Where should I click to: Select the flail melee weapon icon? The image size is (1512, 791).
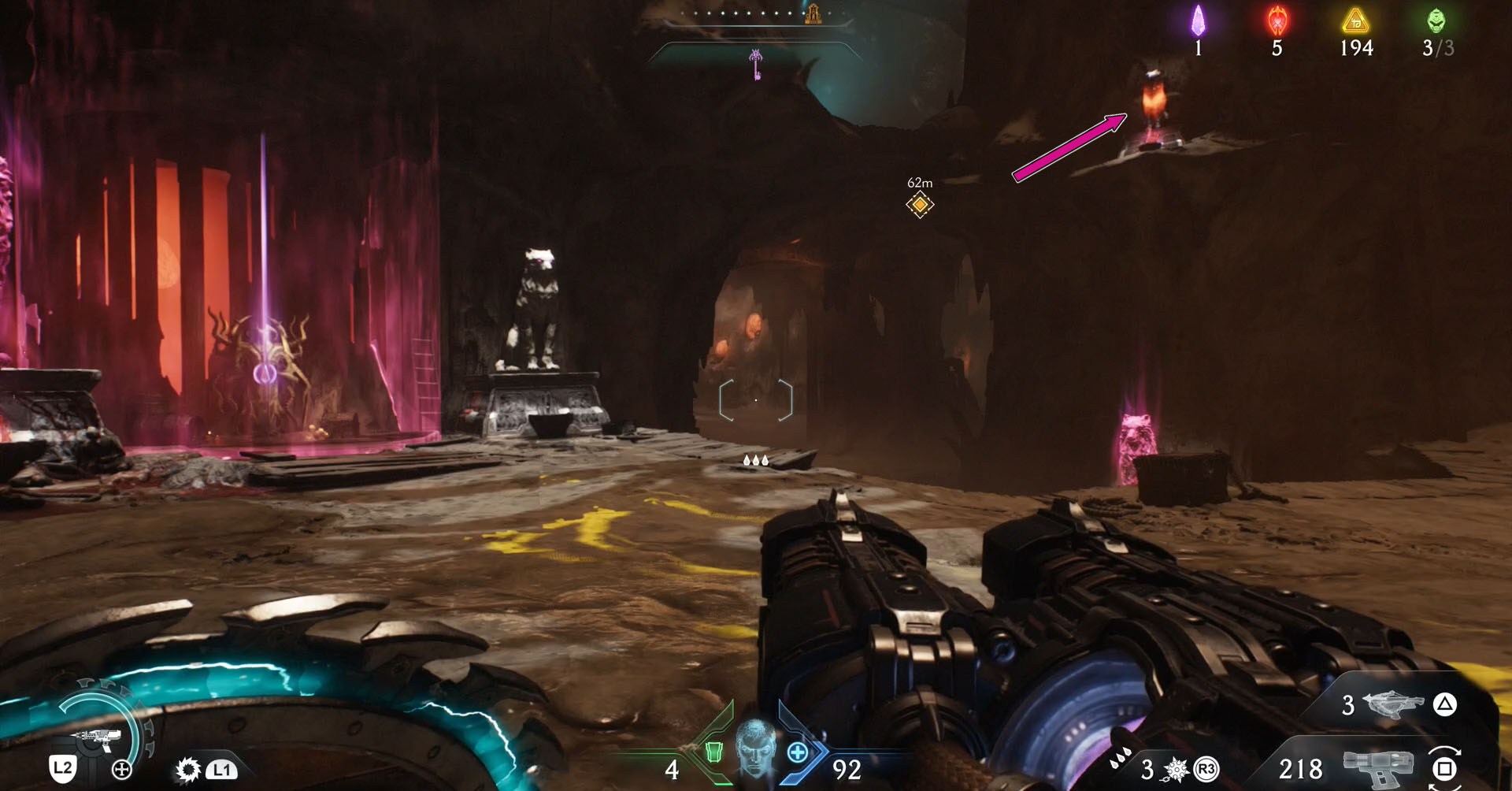coord(1177,768)
